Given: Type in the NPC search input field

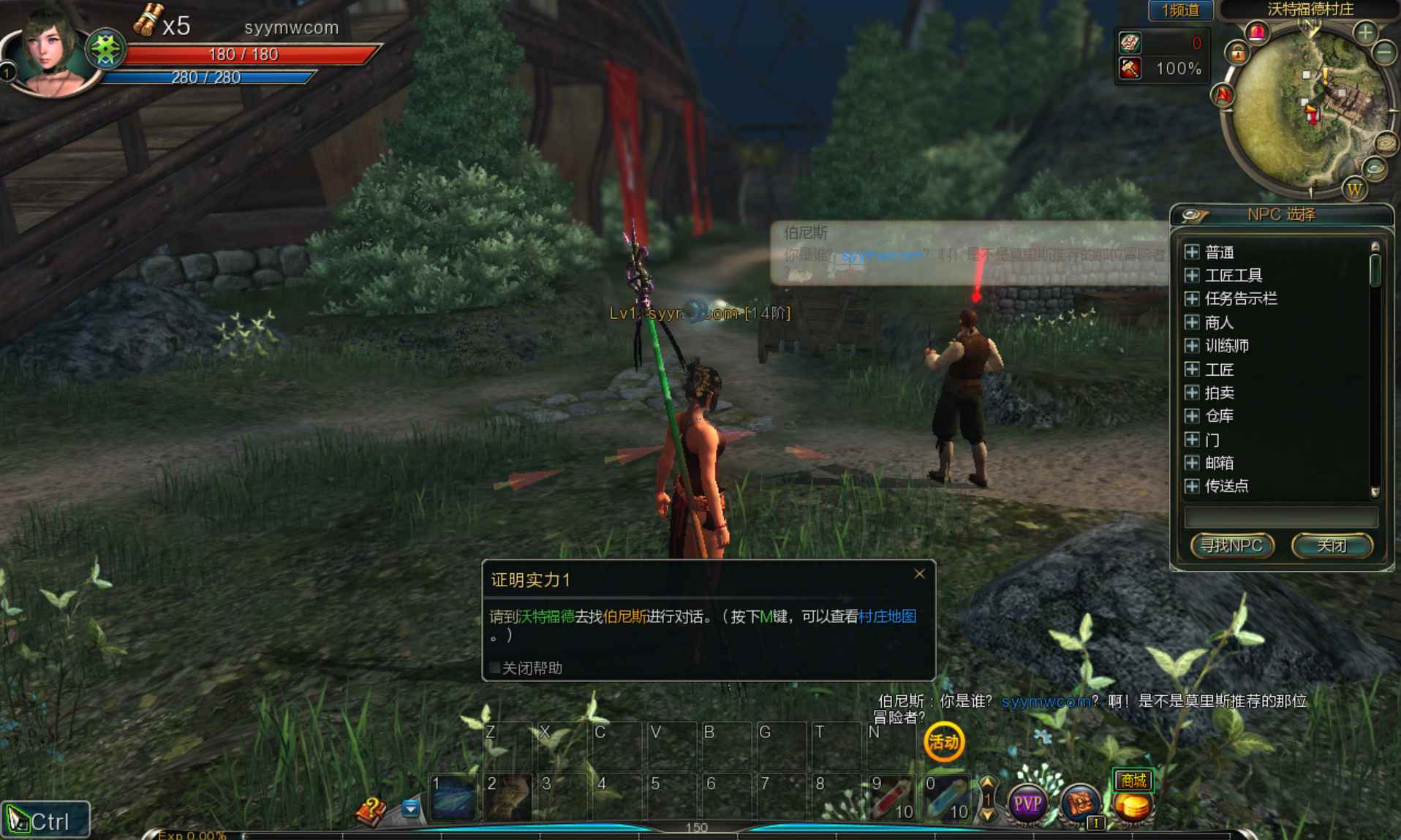Looking at the screenshot, I should [x=1280, y=516].
